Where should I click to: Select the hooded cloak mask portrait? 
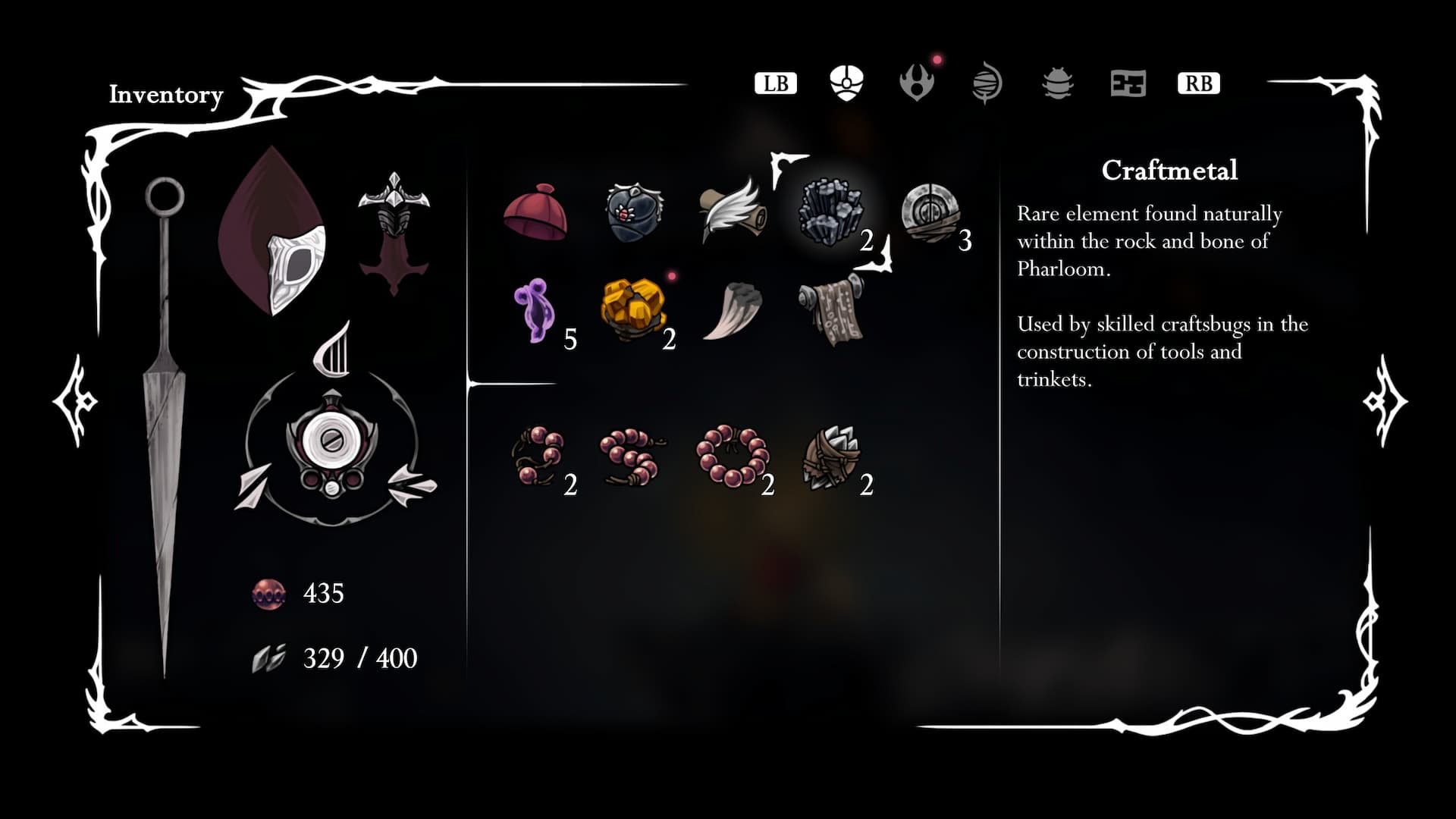[275, 233]
